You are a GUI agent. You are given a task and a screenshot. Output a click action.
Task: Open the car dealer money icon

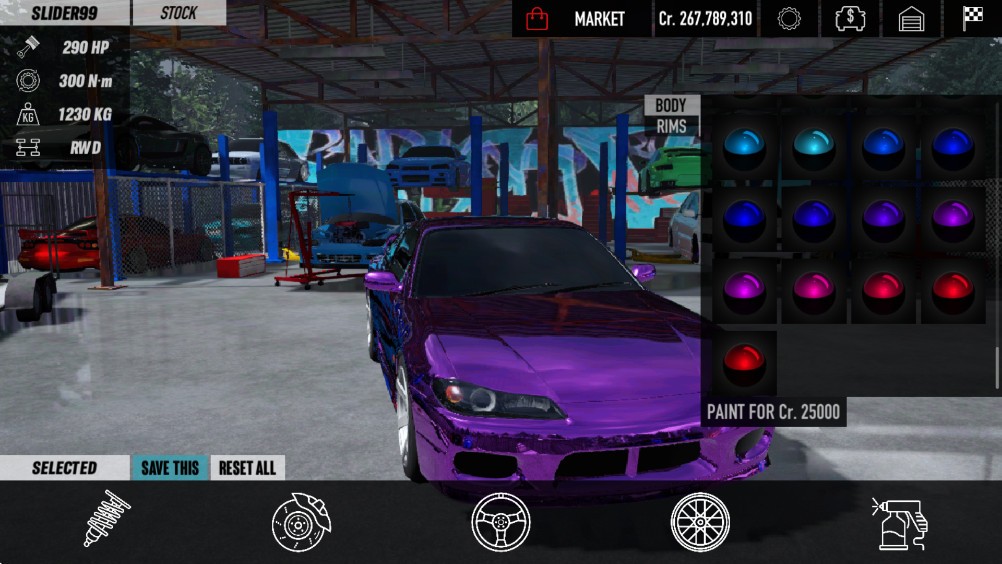850,19
